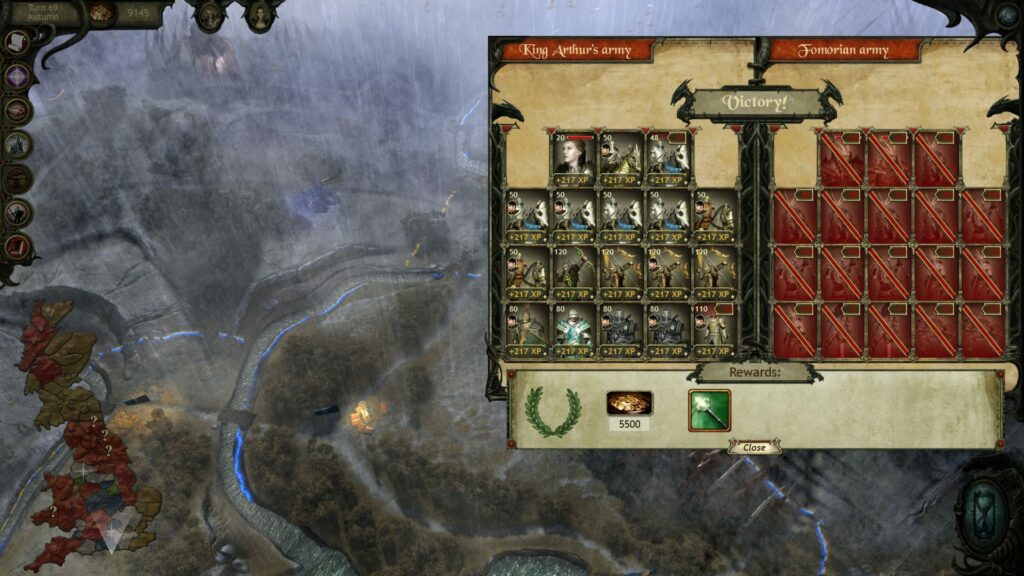Image resolution: width=1024 pixels, height=576 pixels.
Task: Open the knight figure sidebar button
Action: [x=17, y=212]
